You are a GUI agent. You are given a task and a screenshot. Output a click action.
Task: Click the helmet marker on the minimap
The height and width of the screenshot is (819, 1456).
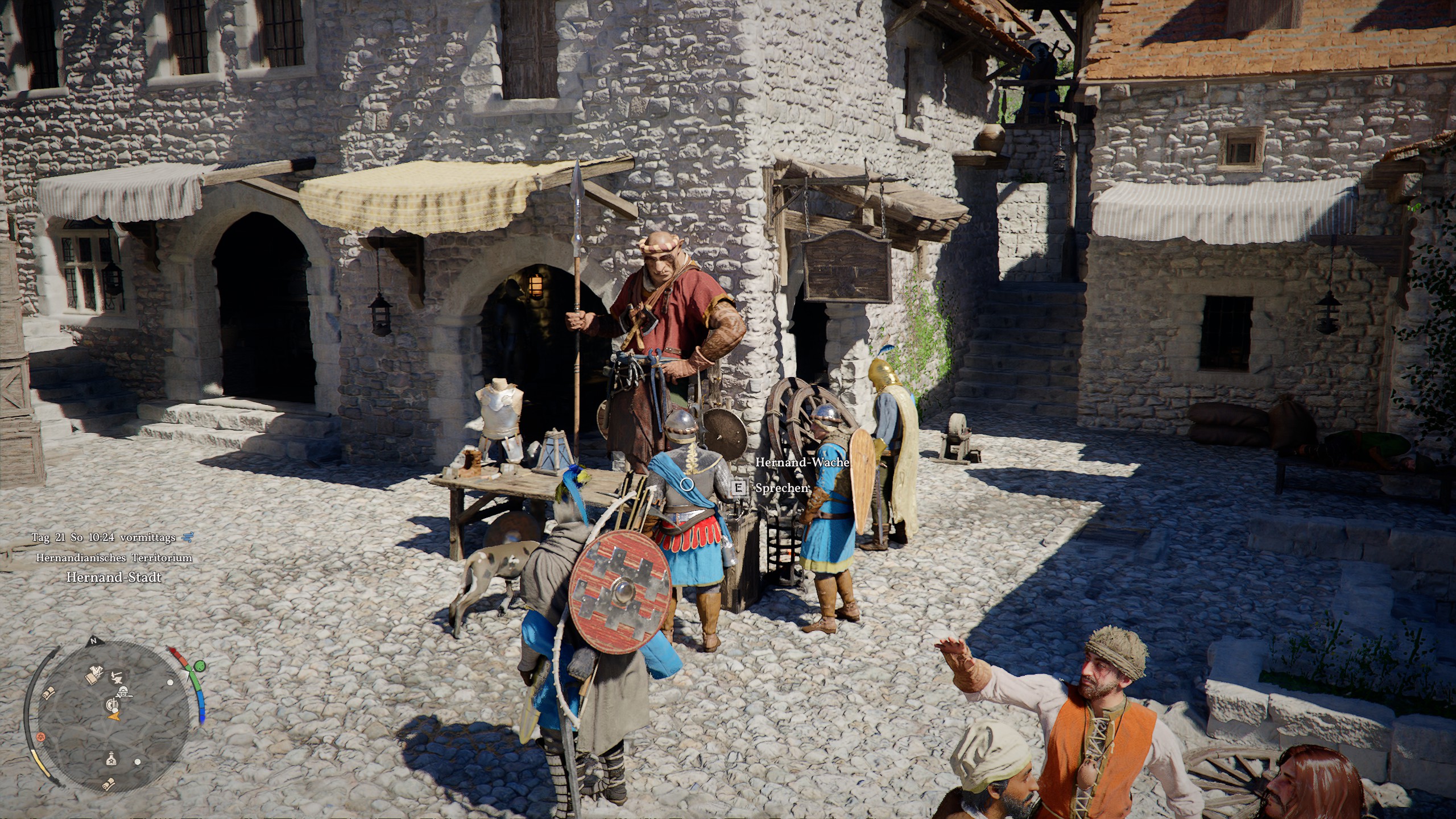coord(122,691)
